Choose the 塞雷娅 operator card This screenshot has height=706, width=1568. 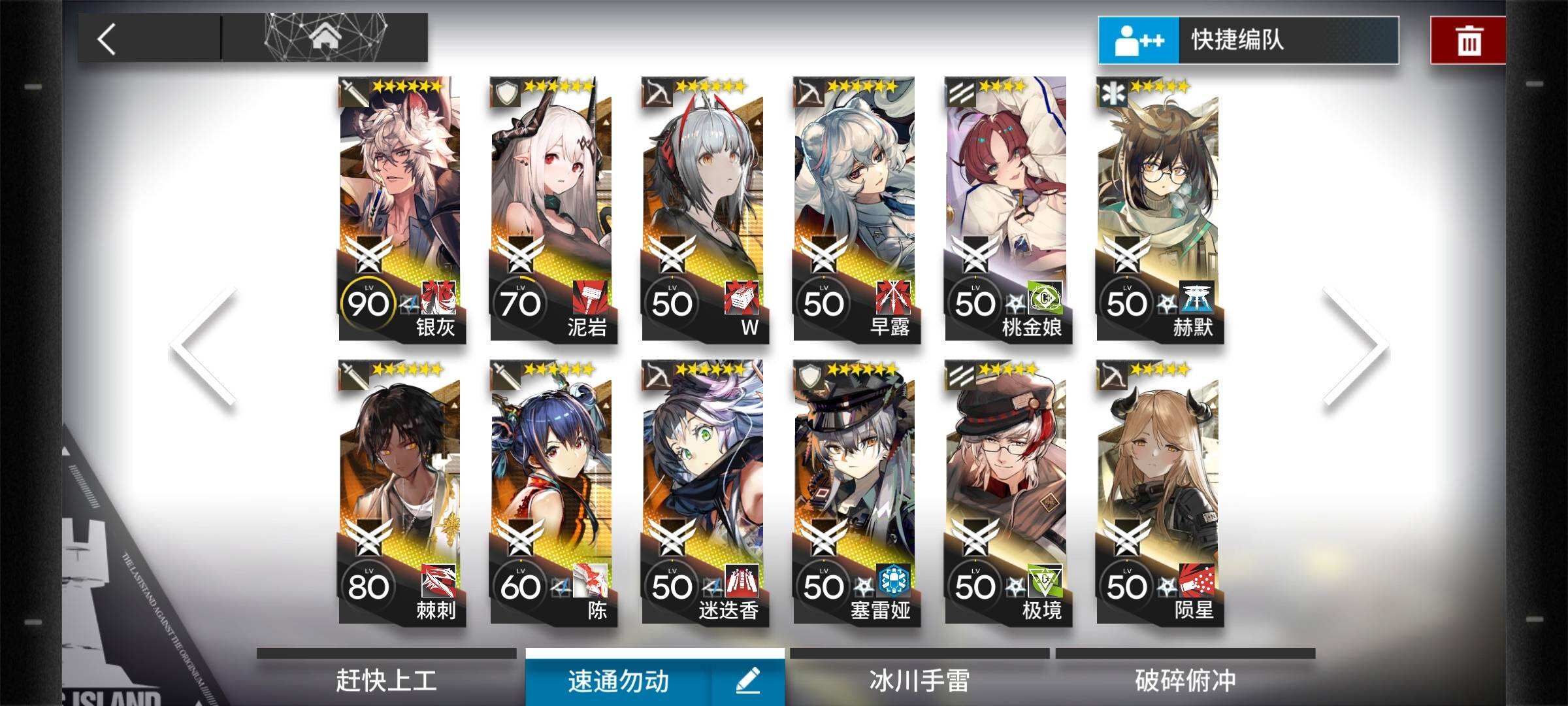[855, 493]
